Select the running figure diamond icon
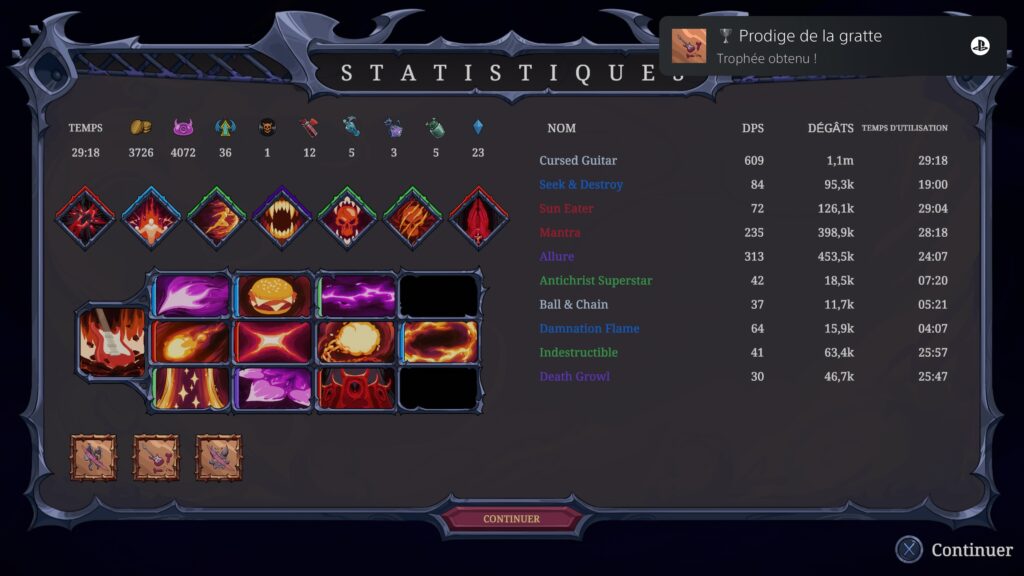The height and width of the screenshot is (576, 1024). [x=217, y=217]
